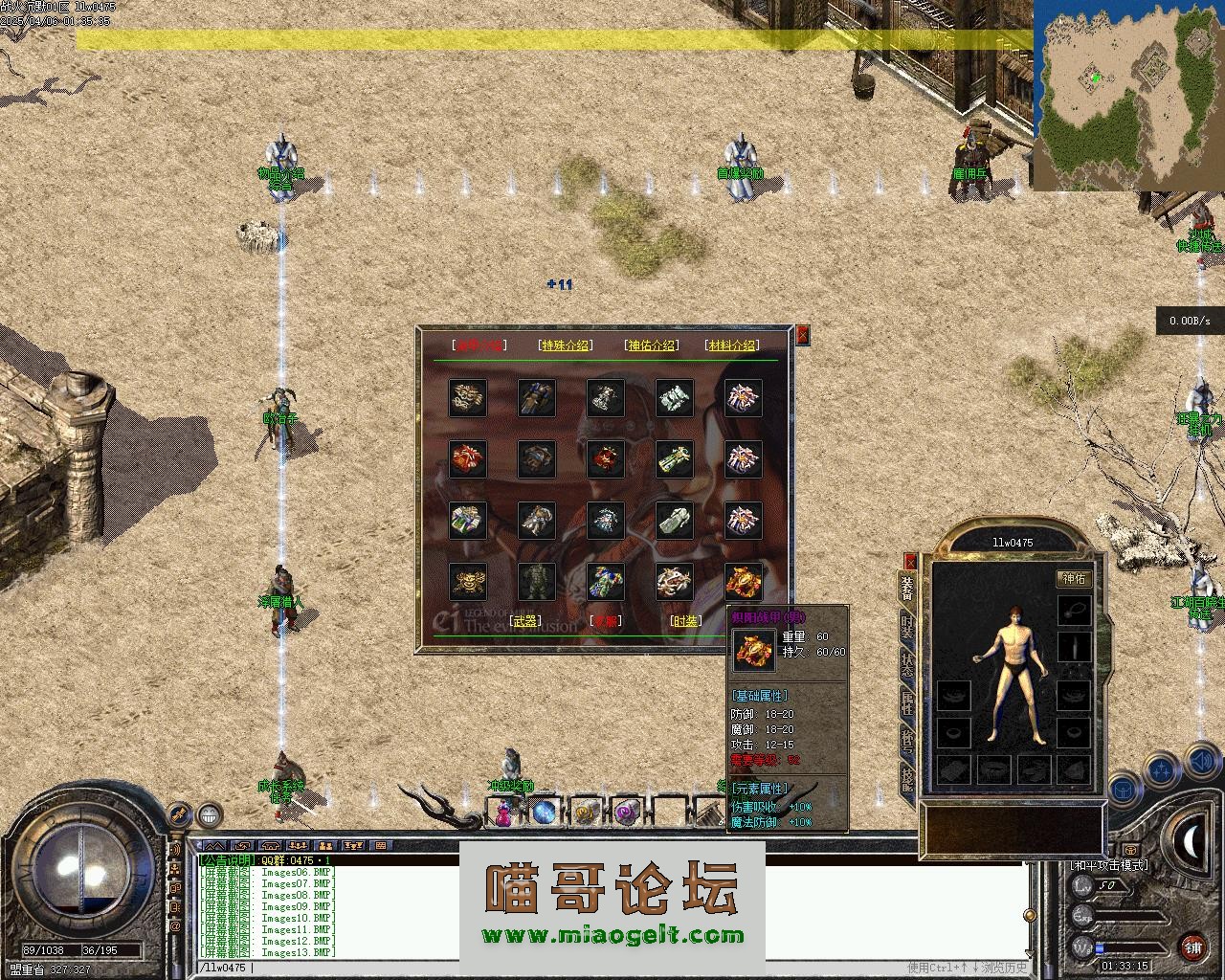Switch to the 时装 category
Image resolution: width=1225 pixels, height=980 pixels.
coord(685,621)
